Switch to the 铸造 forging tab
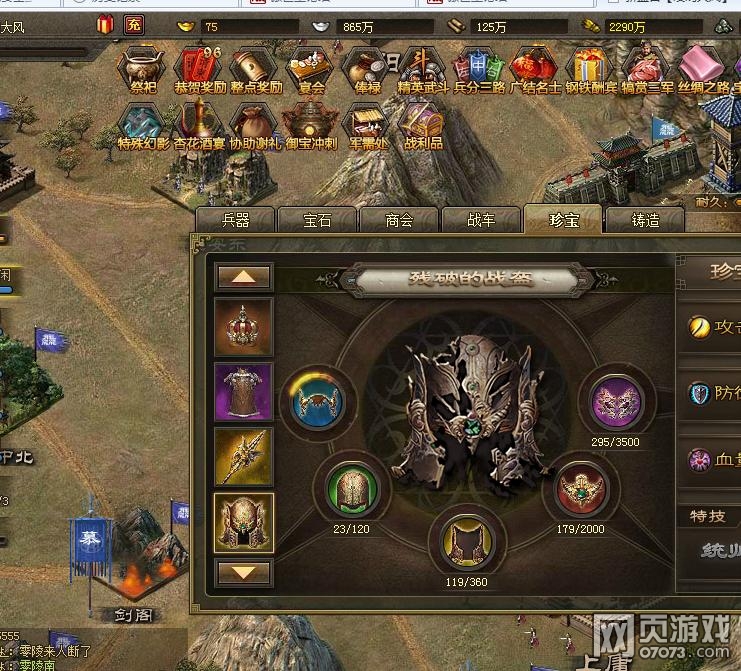 (x=645, y=220)
